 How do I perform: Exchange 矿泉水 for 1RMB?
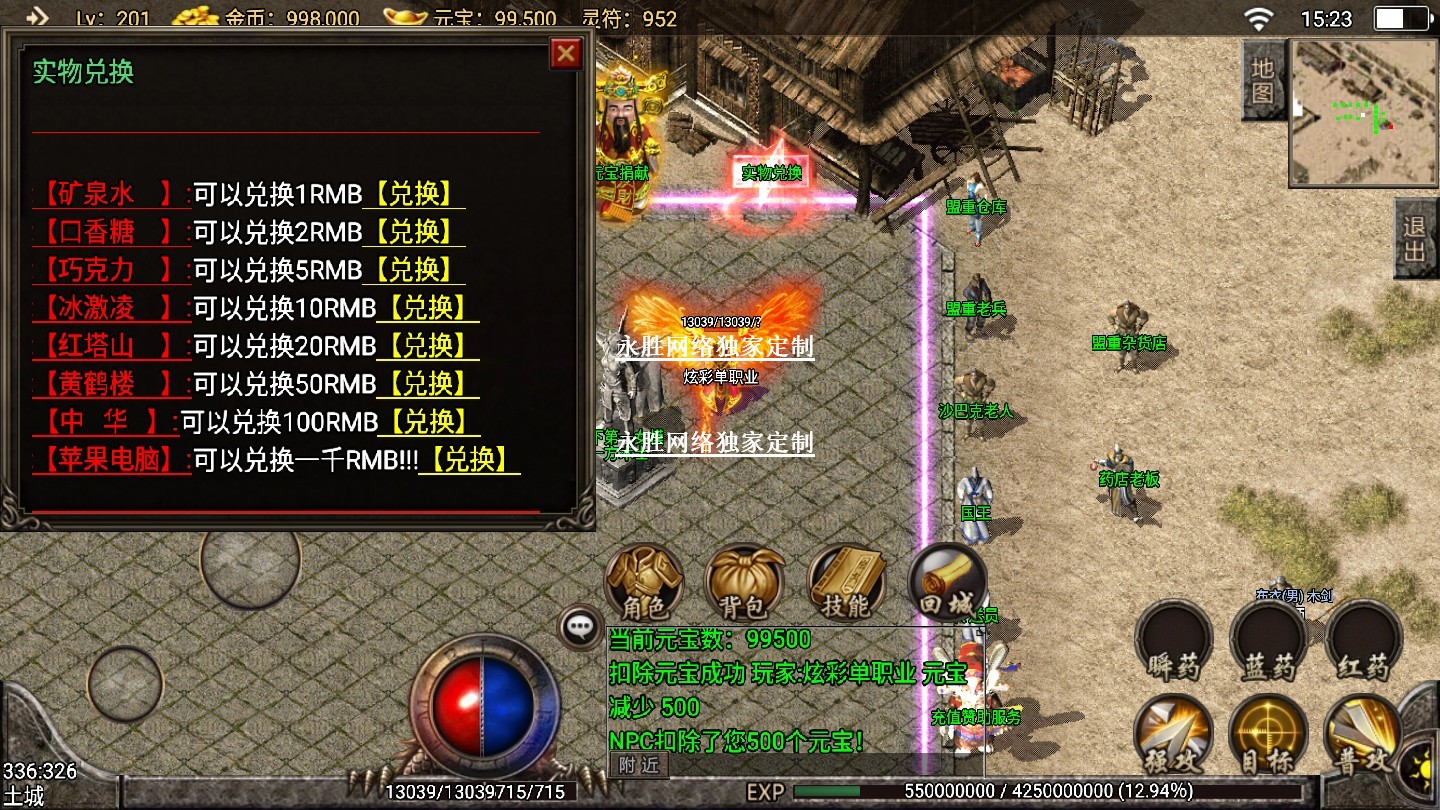(x=414, y=194)
